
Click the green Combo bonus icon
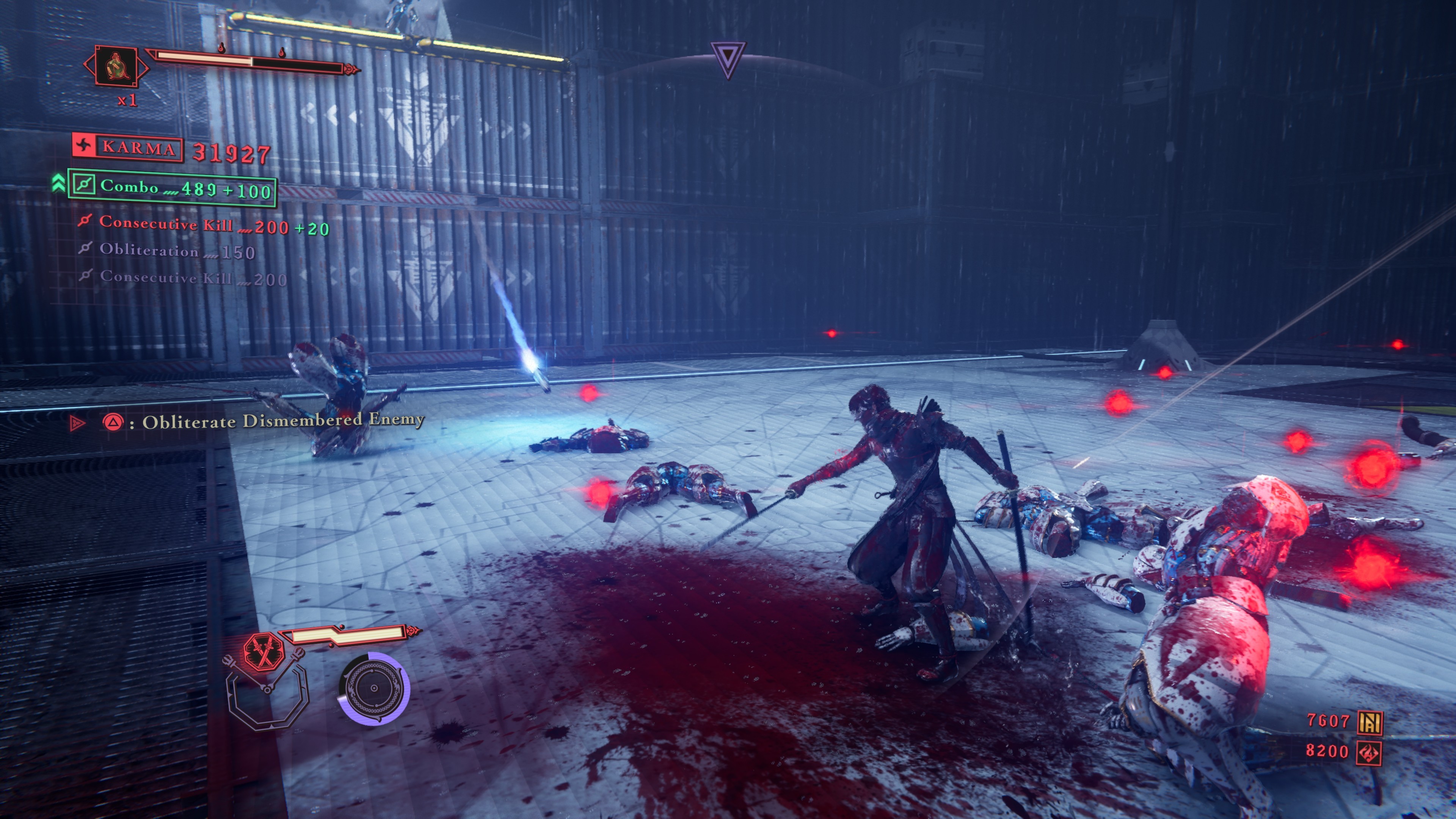click(84, 184)
